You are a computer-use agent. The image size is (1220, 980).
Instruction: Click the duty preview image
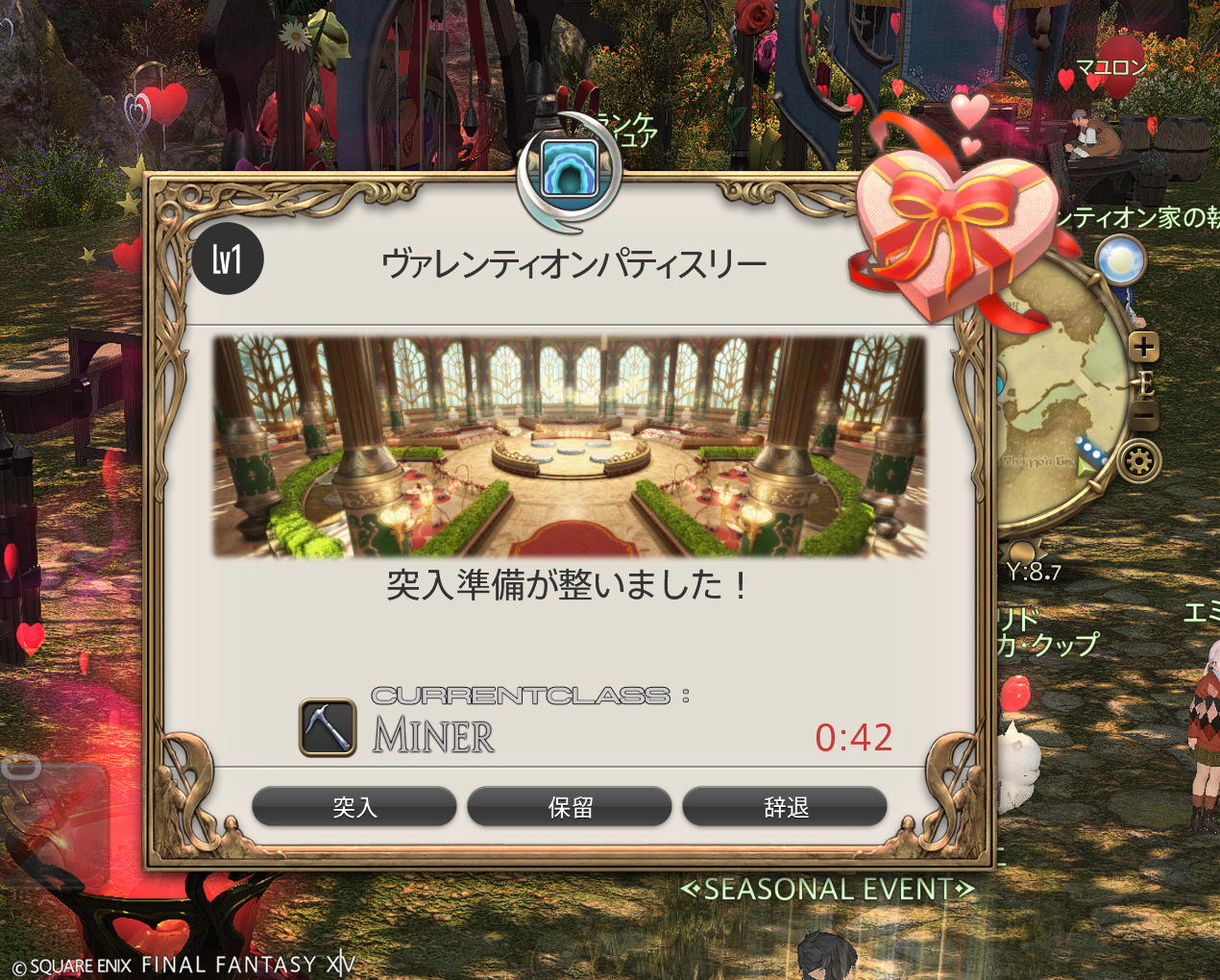570,446
